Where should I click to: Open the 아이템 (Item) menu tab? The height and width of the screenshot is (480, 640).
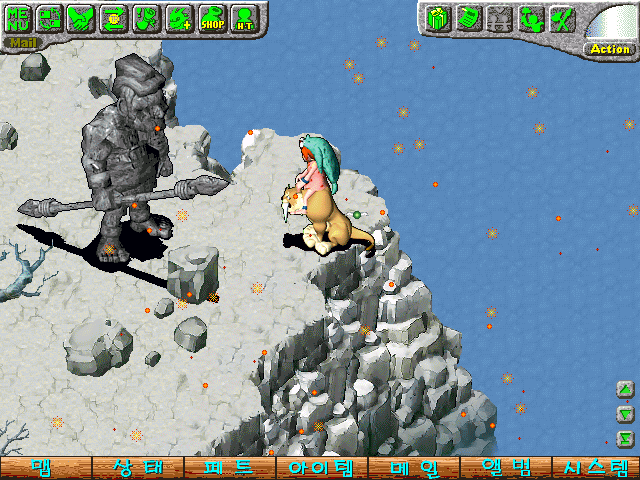[320, 468]
